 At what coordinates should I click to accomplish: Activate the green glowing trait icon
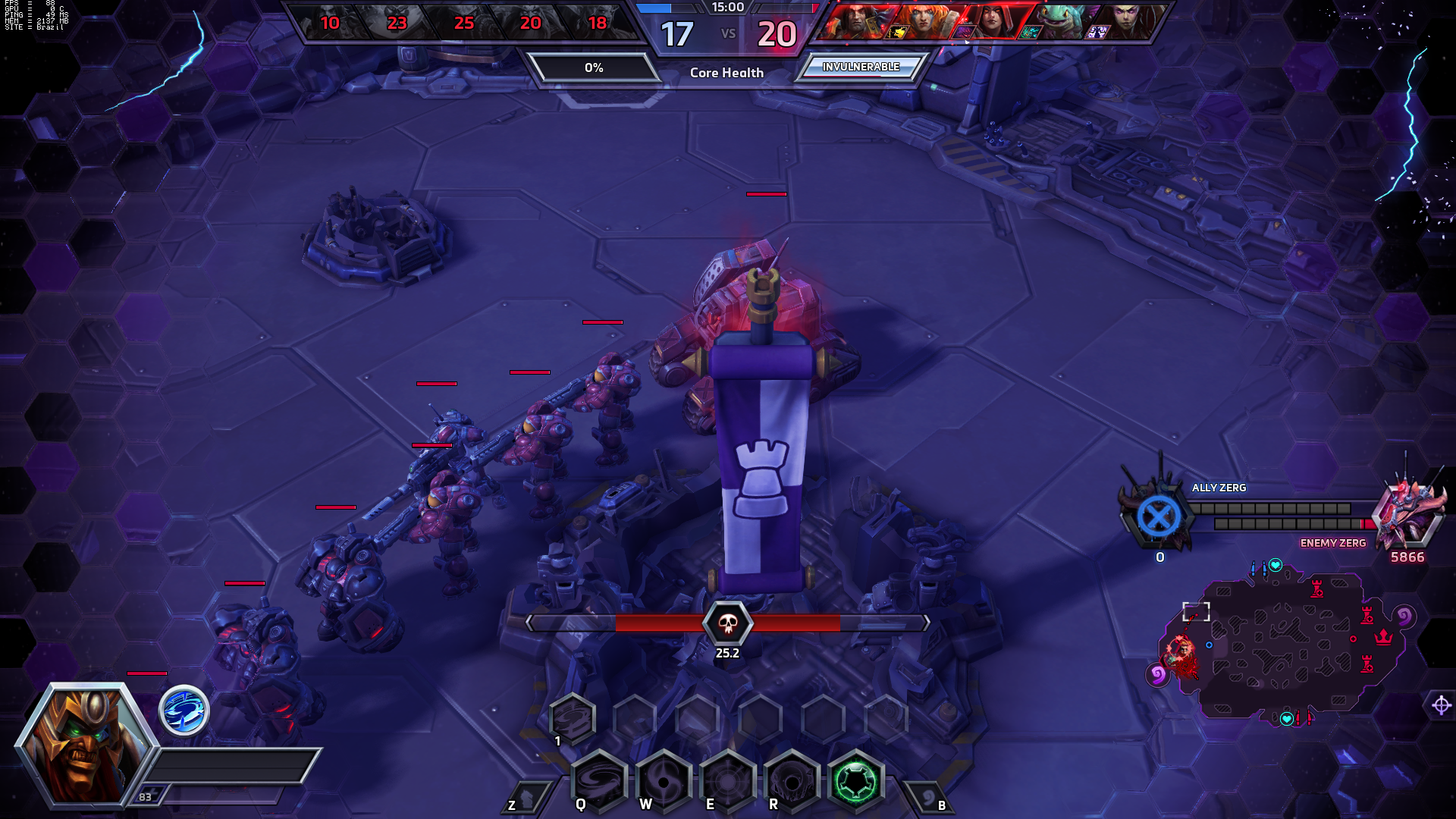pos(856,780)
